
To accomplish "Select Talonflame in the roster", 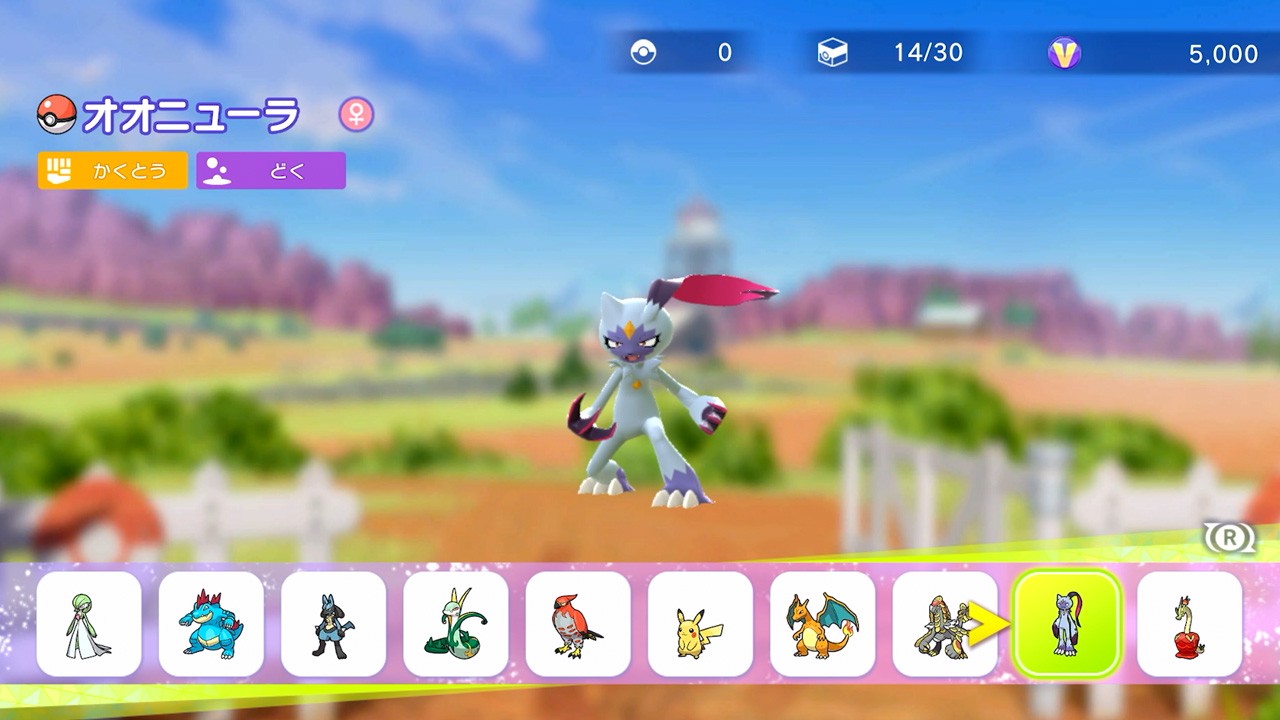I will (578, 624).
